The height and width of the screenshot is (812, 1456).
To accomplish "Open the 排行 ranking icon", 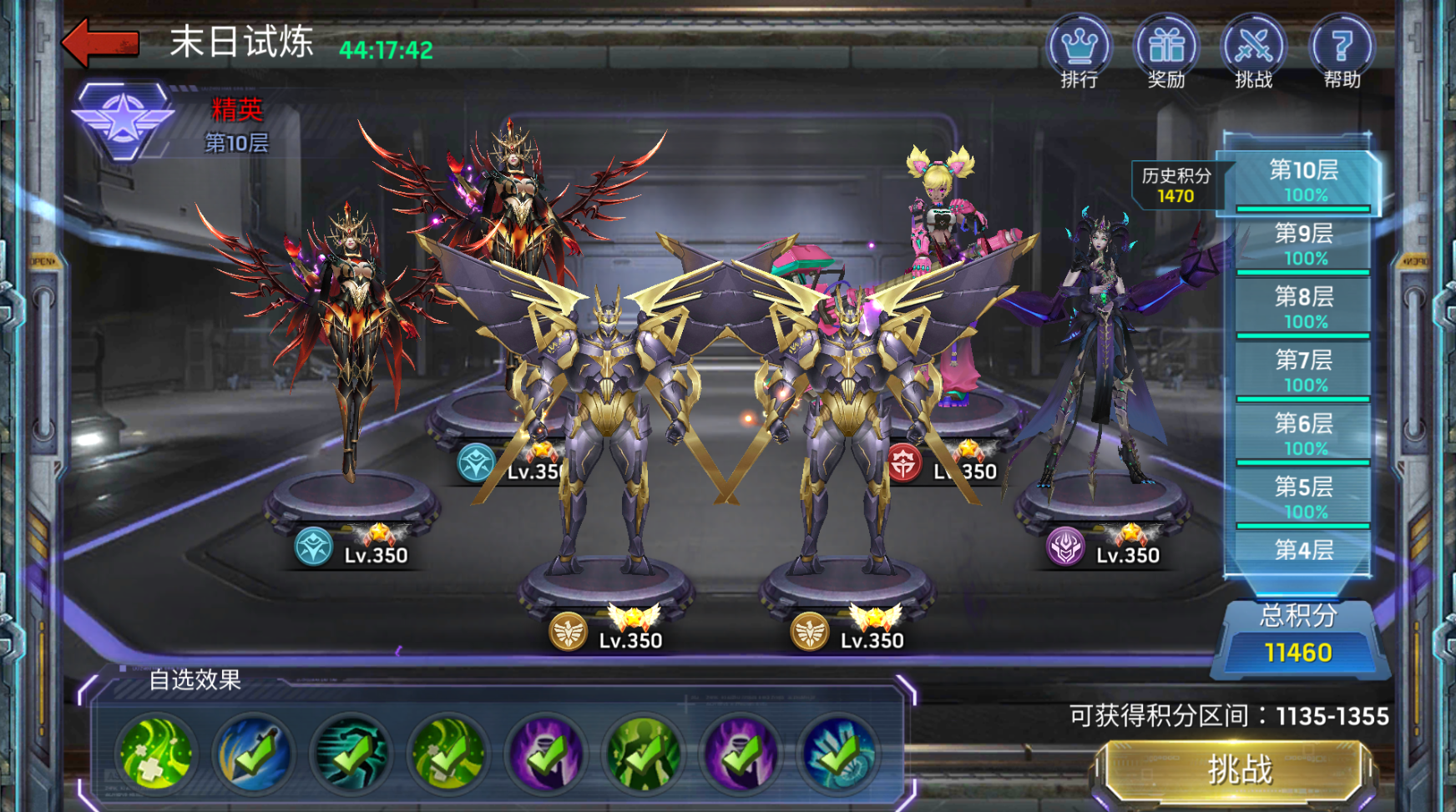I will (x=1079, y=52).
